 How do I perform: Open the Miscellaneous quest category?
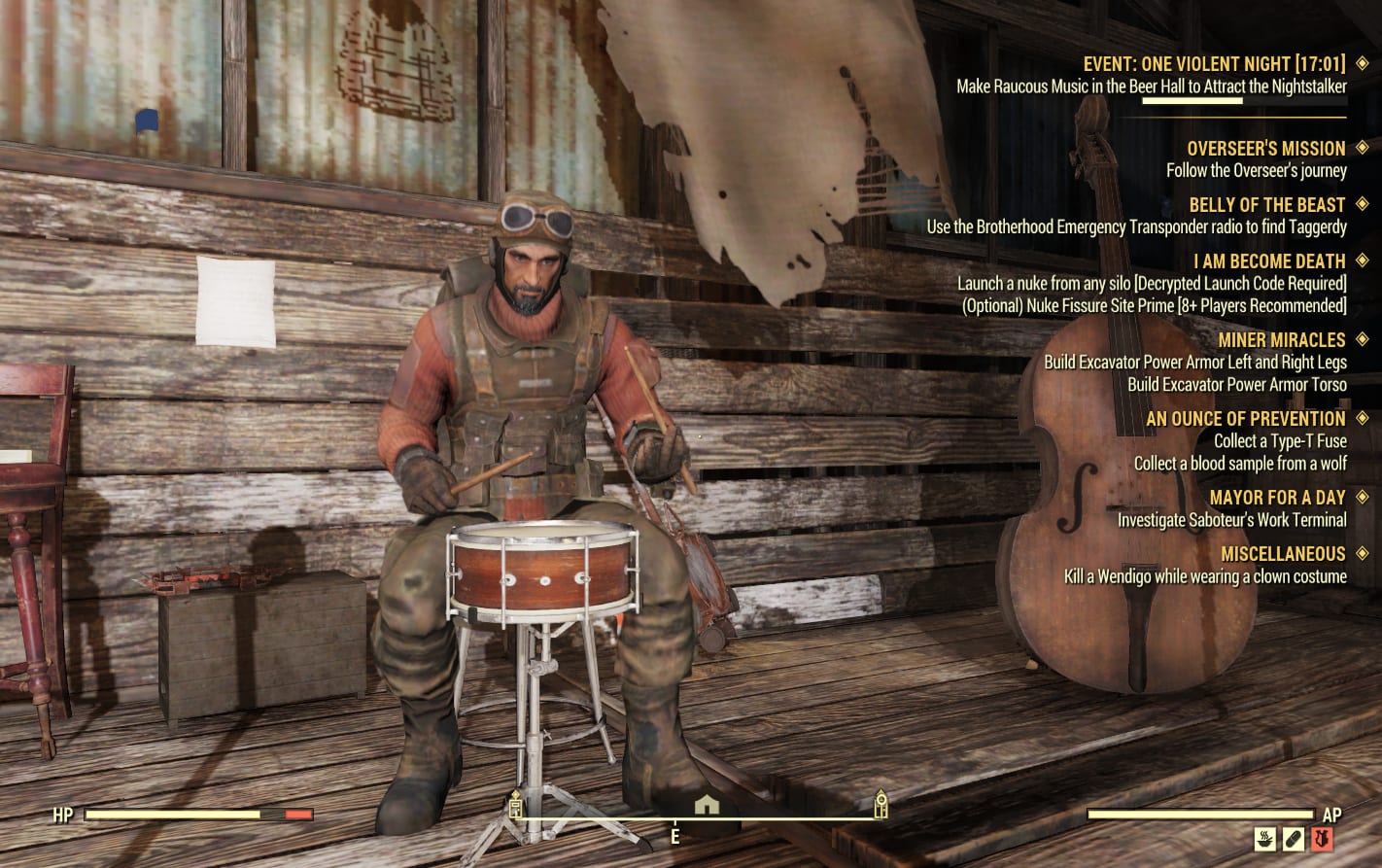coord(1283,554)
